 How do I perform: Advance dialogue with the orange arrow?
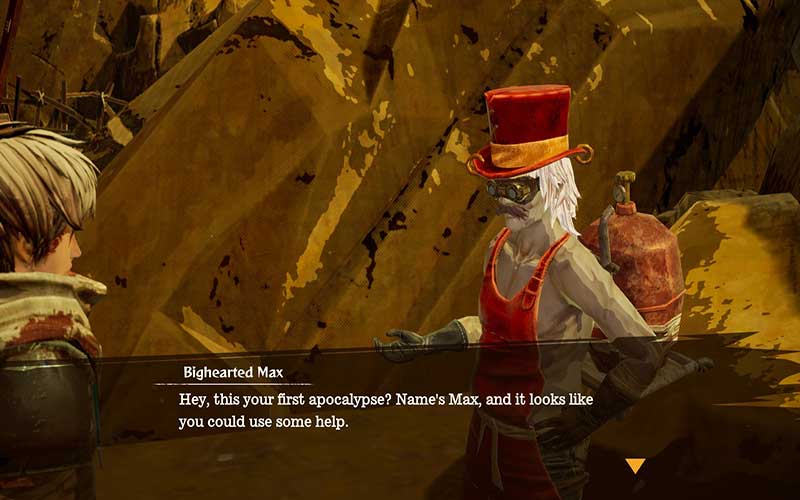pos(635,465)
